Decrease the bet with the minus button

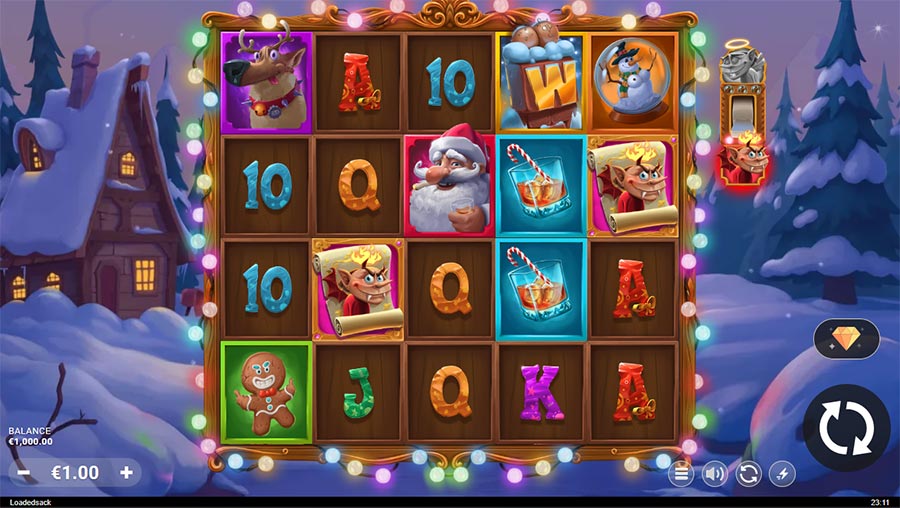(x=24, y=472)
